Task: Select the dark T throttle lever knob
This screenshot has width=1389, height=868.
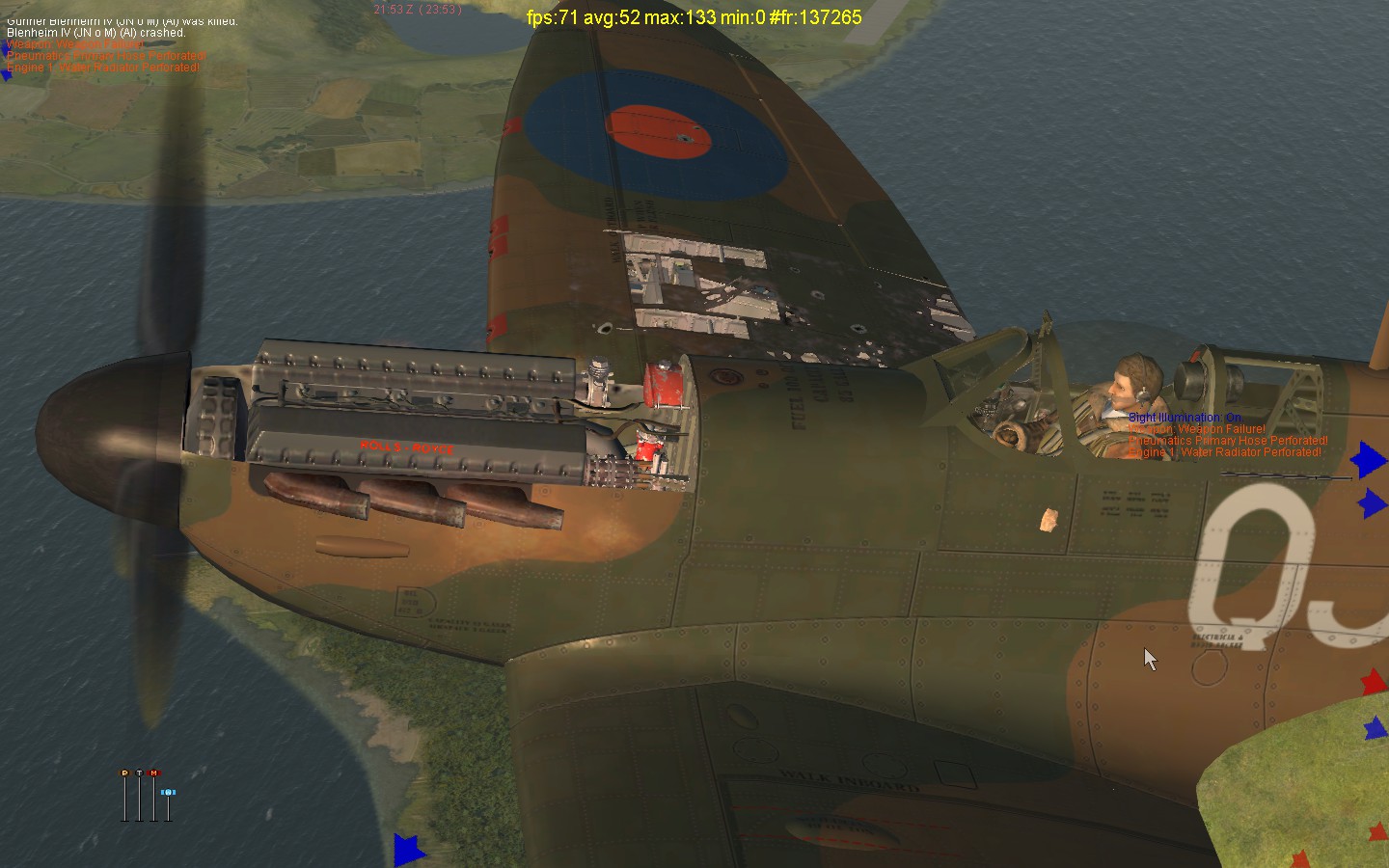Action: coord(139,773)
